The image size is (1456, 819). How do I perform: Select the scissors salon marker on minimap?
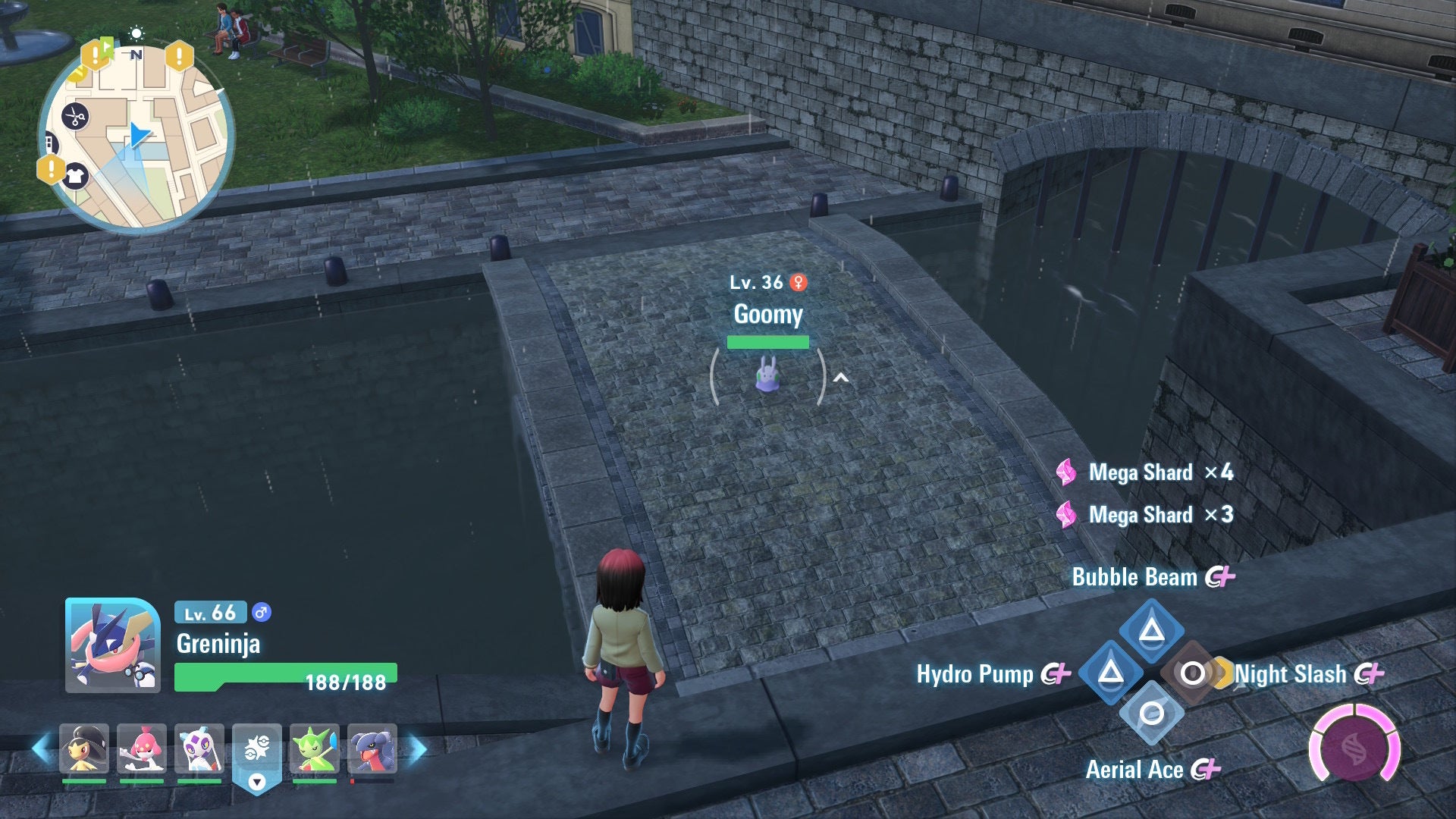pos(74,117)
